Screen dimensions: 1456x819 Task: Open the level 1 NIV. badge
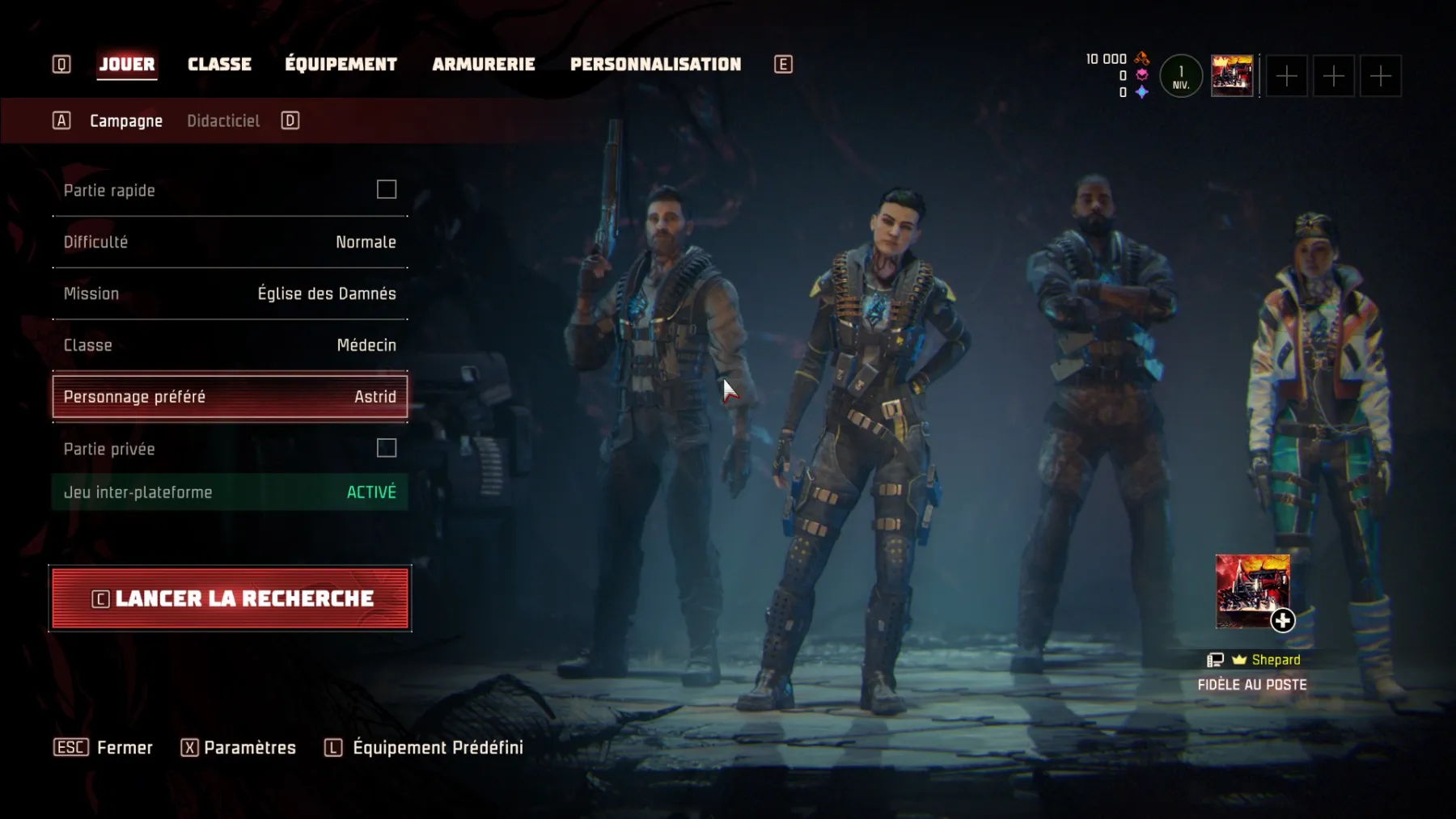[x=1180, y=75]
